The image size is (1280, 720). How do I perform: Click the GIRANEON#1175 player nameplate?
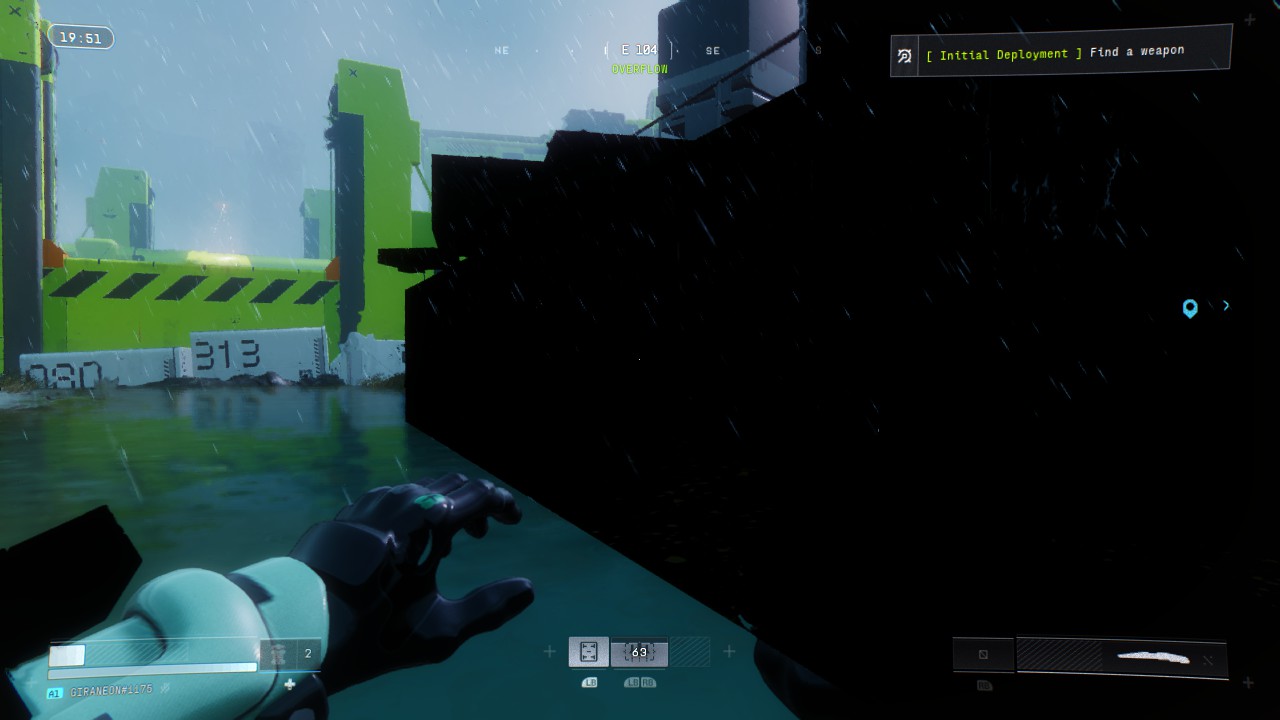coord(110,692)
